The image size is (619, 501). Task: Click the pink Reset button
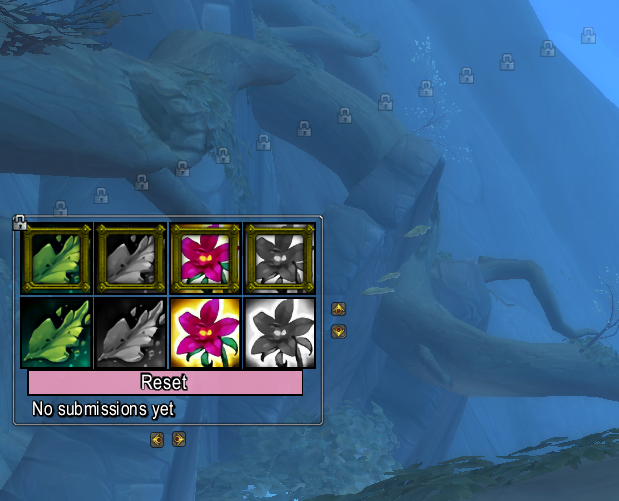point(165,382)
